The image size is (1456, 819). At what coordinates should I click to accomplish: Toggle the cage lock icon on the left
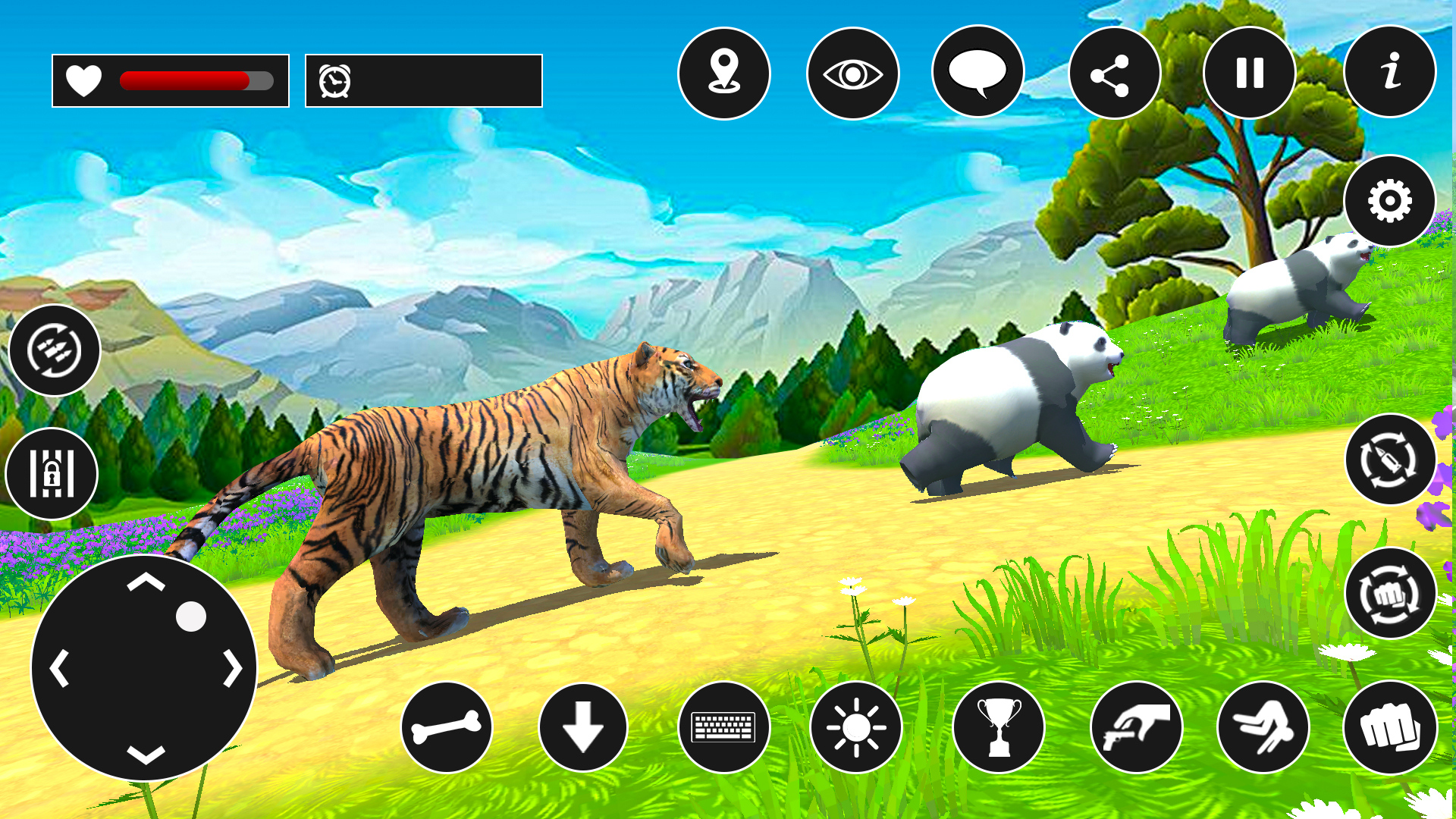[x=52, y=473]
